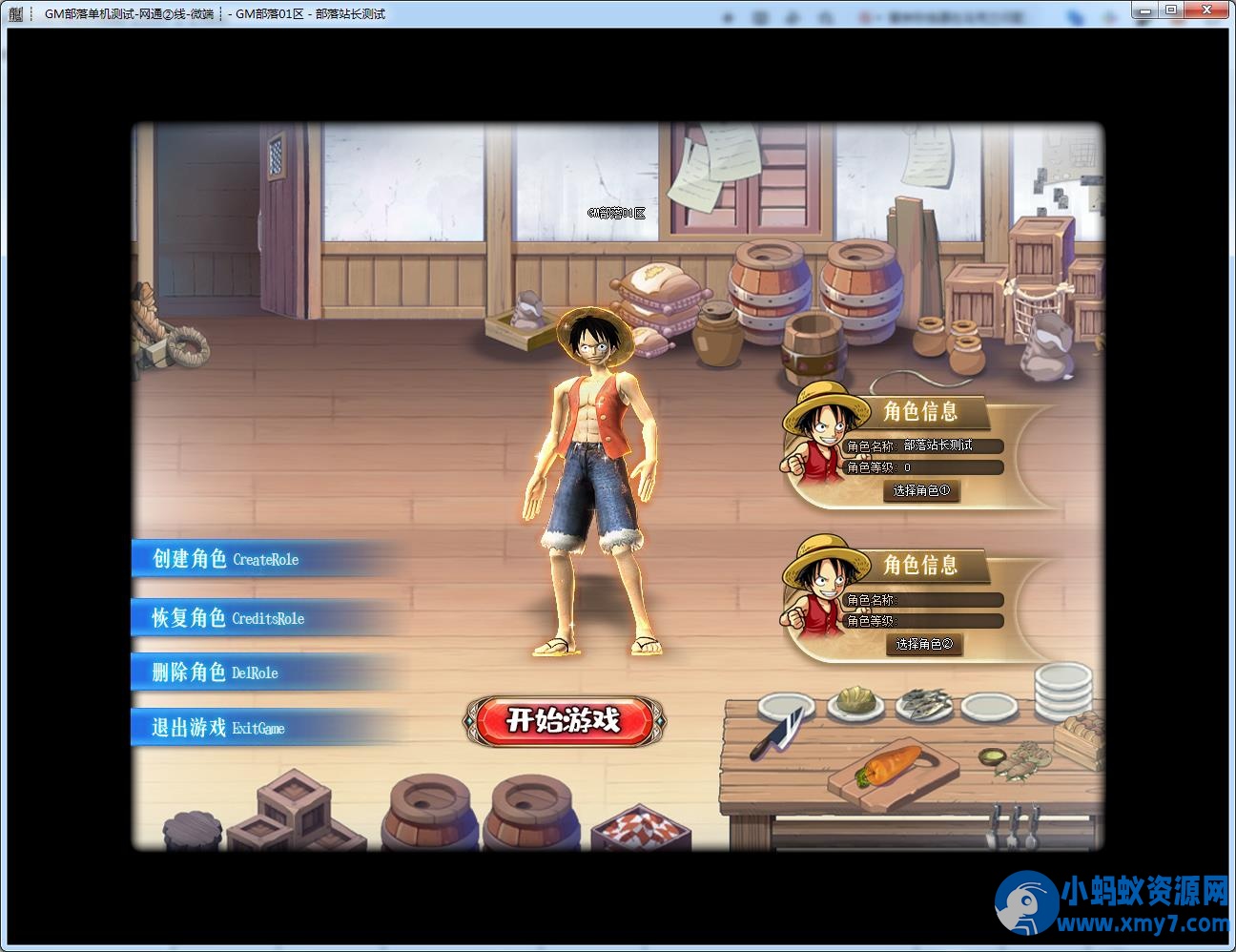Choose character slot two (选择角色②)
Screen dimensions: 1236x952
[x=923, y=645]
